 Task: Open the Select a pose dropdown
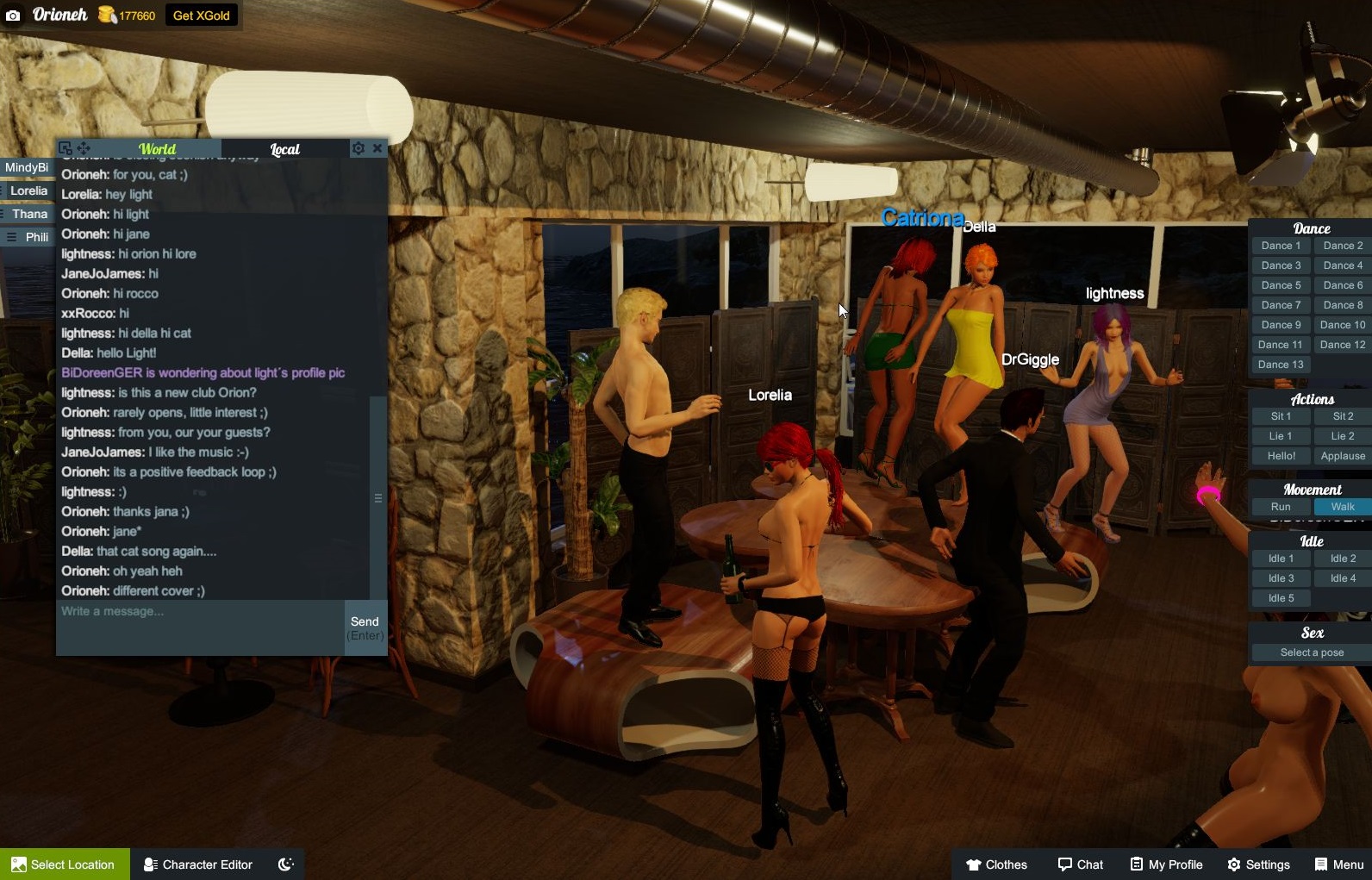coord(1311,652)
